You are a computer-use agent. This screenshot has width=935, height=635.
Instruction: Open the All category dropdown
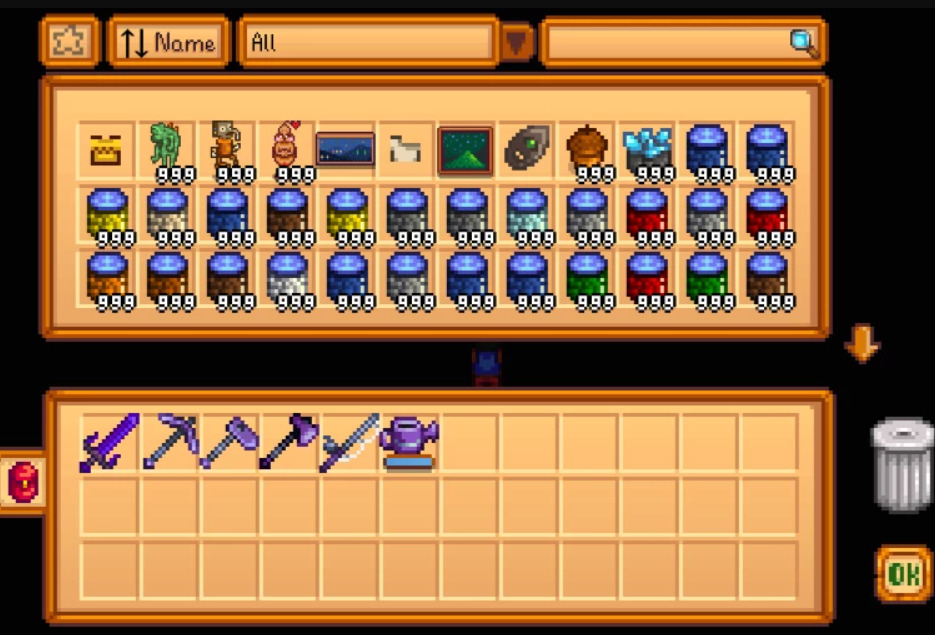[x=517, y=42]
